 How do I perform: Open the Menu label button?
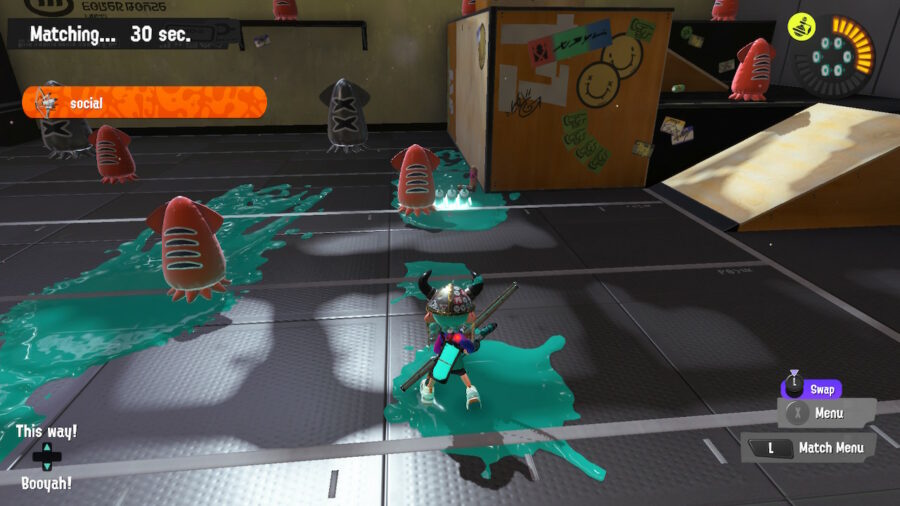[x=826, y=412]
